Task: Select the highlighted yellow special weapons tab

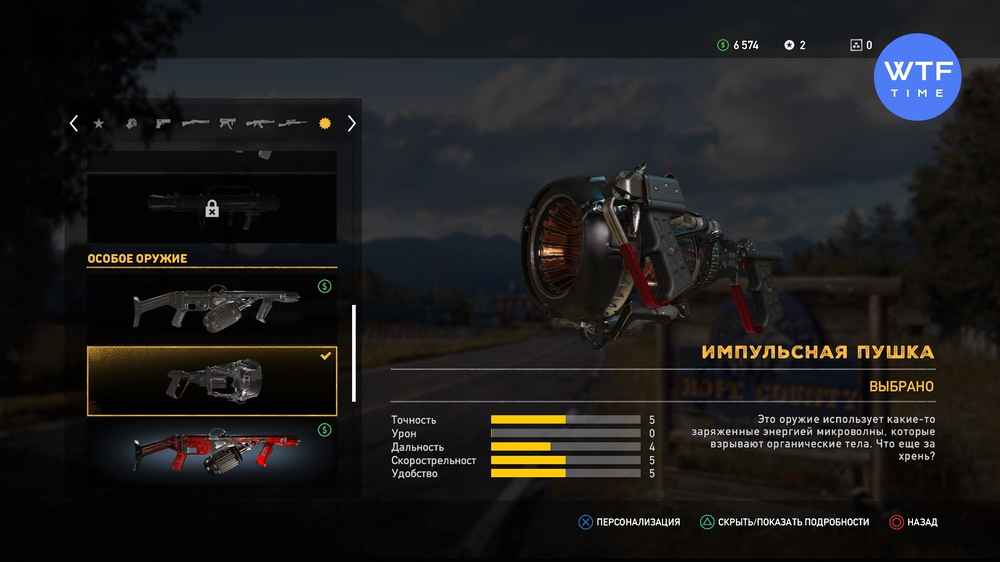Action: pyautogui.click(x=324, y=124)
